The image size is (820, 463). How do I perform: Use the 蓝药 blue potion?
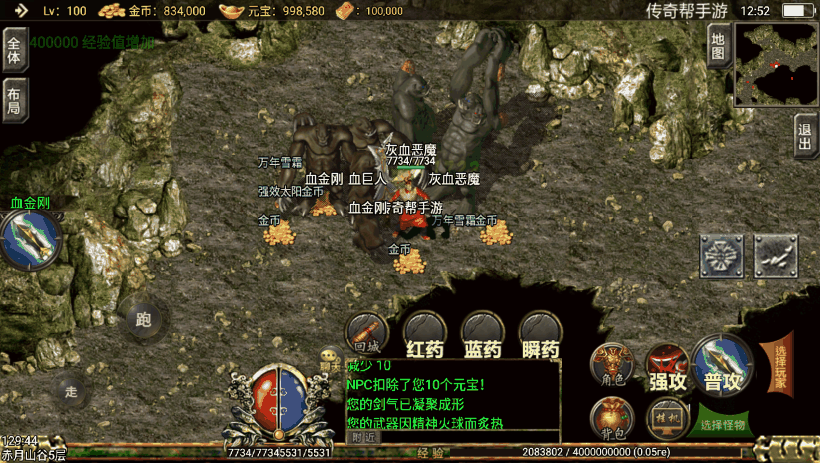pyautogui.click(x=482, y=335)
